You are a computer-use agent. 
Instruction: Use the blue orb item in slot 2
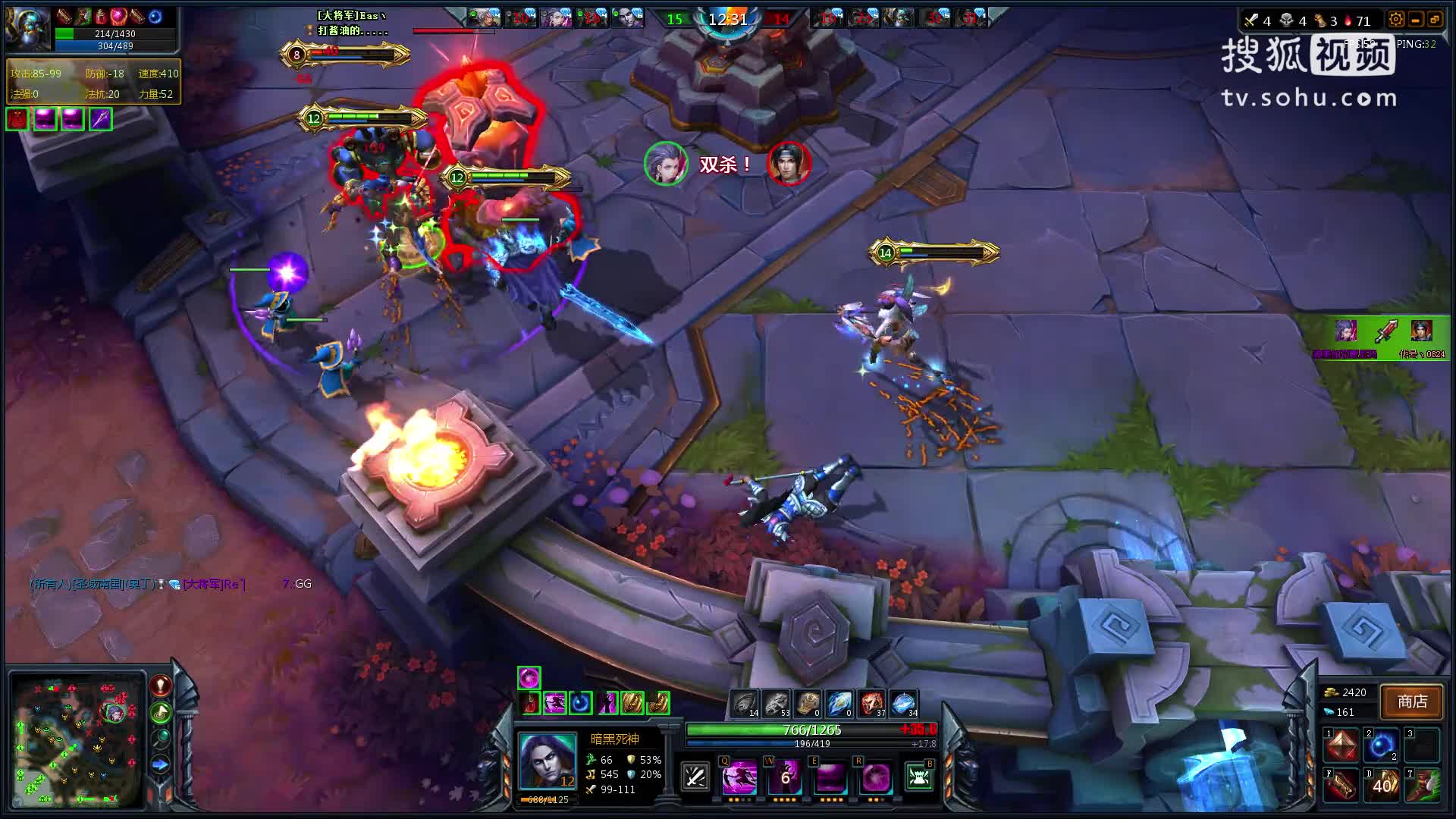[1382, 746]
